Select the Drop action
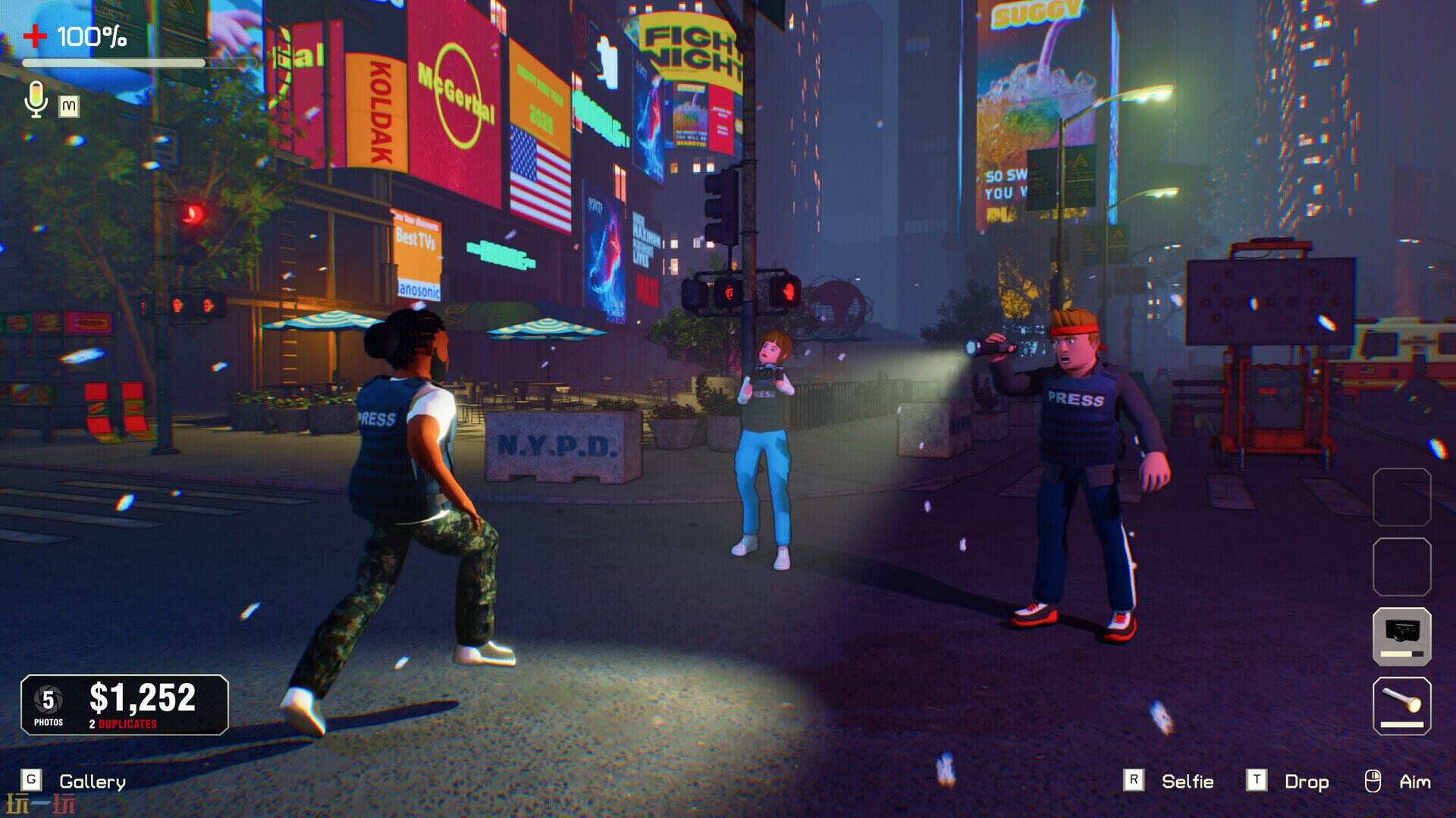This screenshot has height=818, width=1456. point(1306,782)
